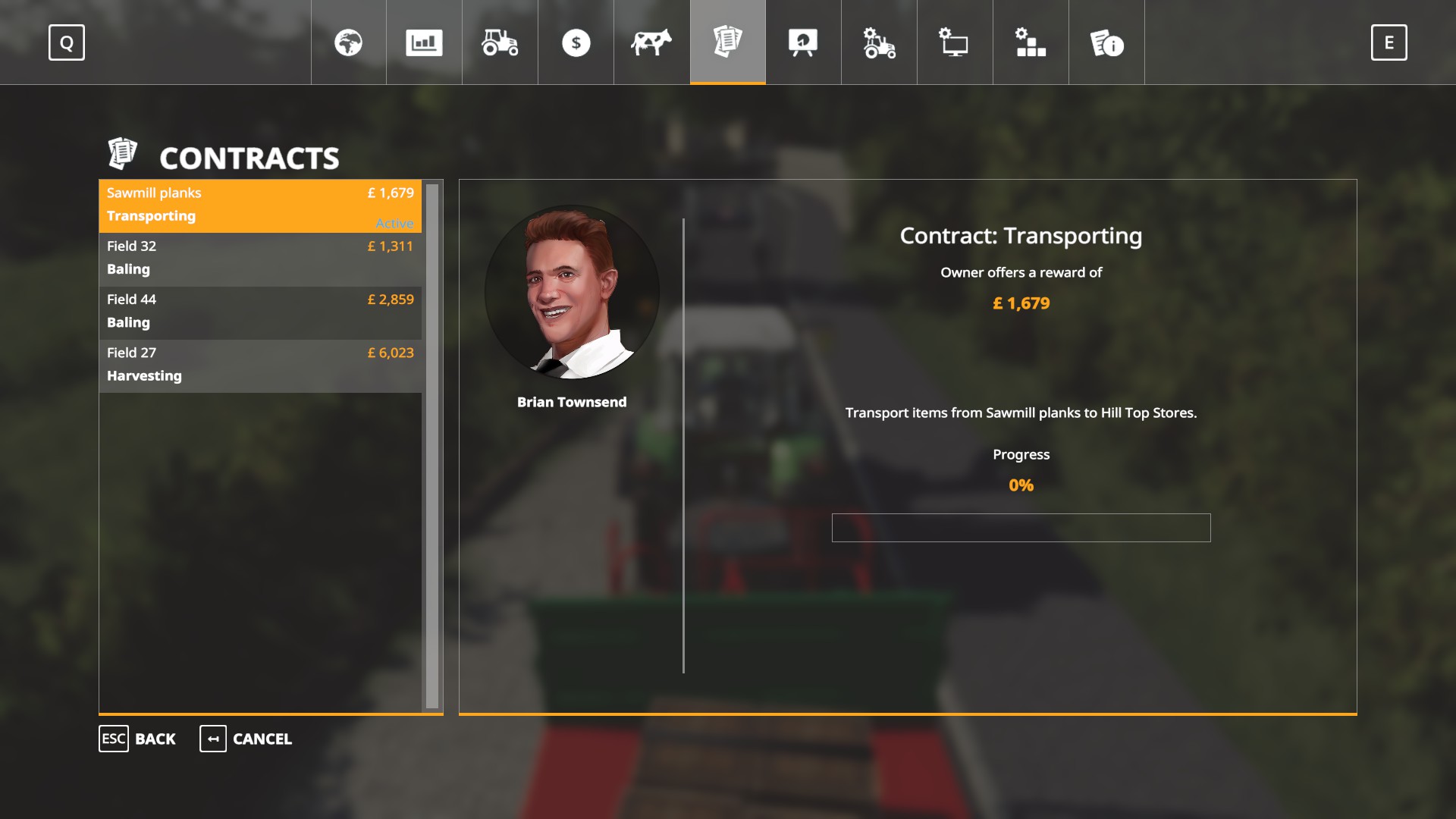Select the Field 44 Baling contract
The height and width of the screenshot is (819, 1456).
[260, 312]
